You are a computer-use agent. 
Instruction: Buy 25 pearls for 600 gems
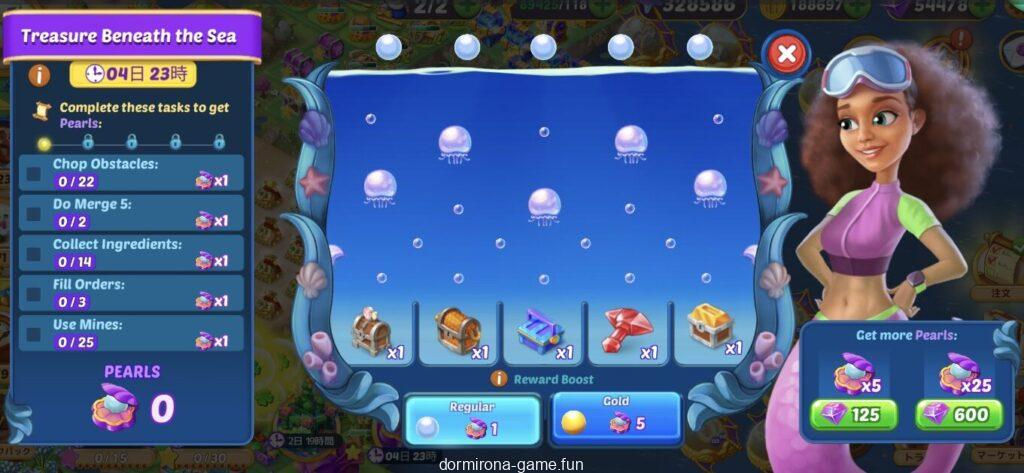pos(955,414)
